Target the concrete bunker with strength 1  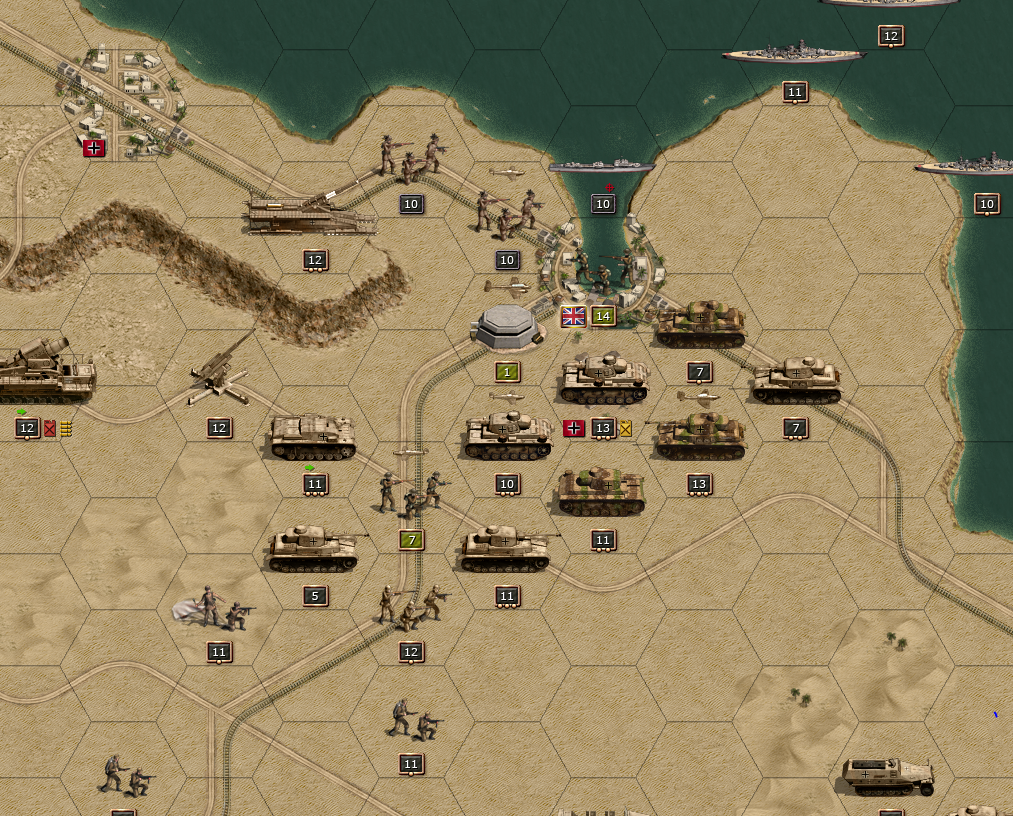(508, 327)
